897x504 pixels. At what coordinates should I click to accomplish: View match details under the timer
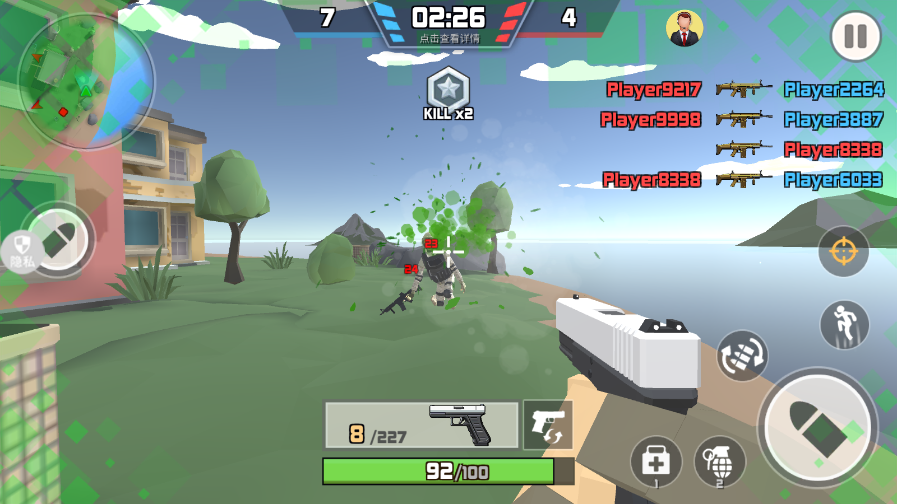click(447, 38)
